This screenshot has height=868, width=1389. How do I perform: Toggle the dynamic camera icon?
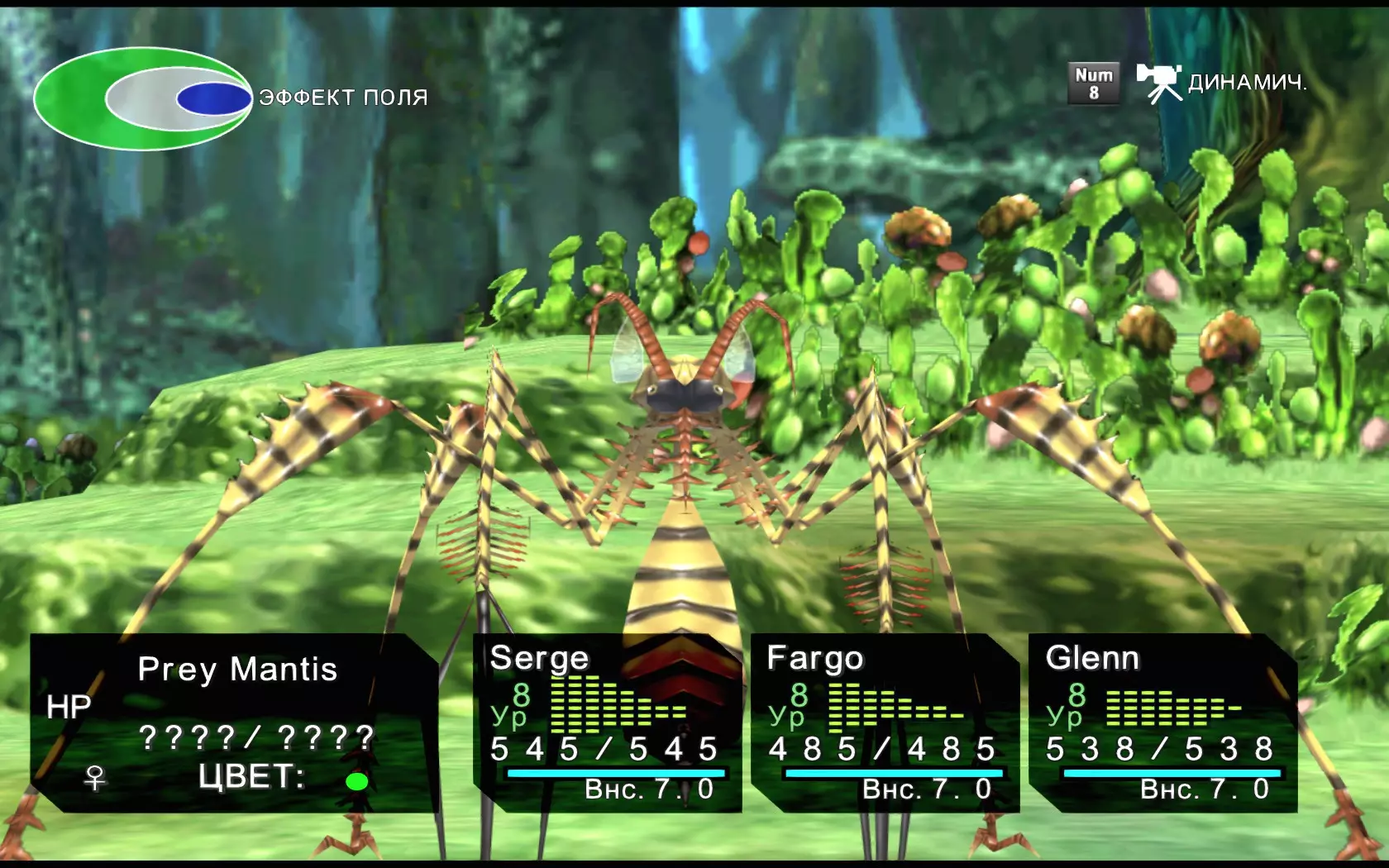pos(1158,83)
